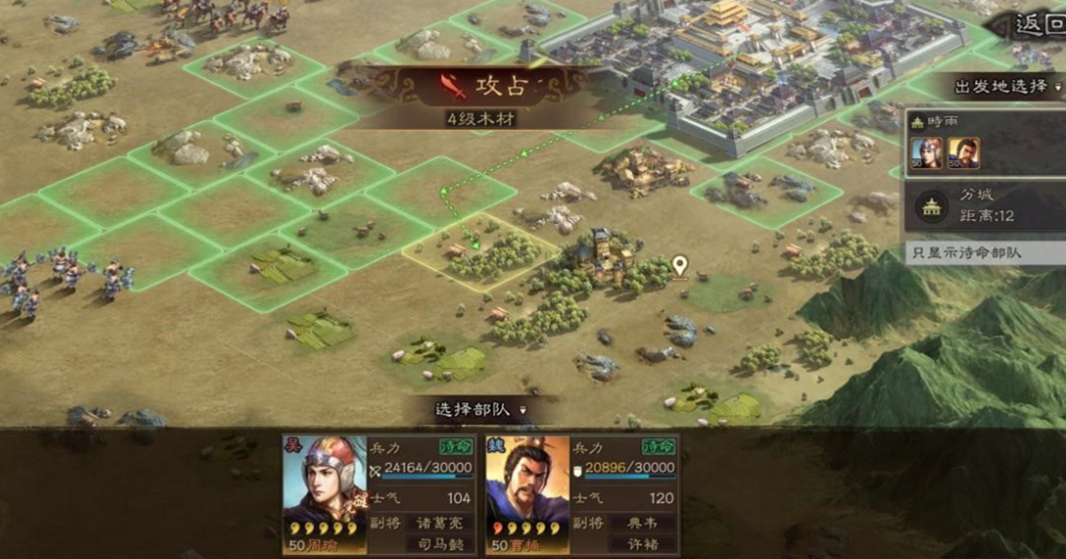Select the highlighted level 4 wood tile

click(481, 251)
